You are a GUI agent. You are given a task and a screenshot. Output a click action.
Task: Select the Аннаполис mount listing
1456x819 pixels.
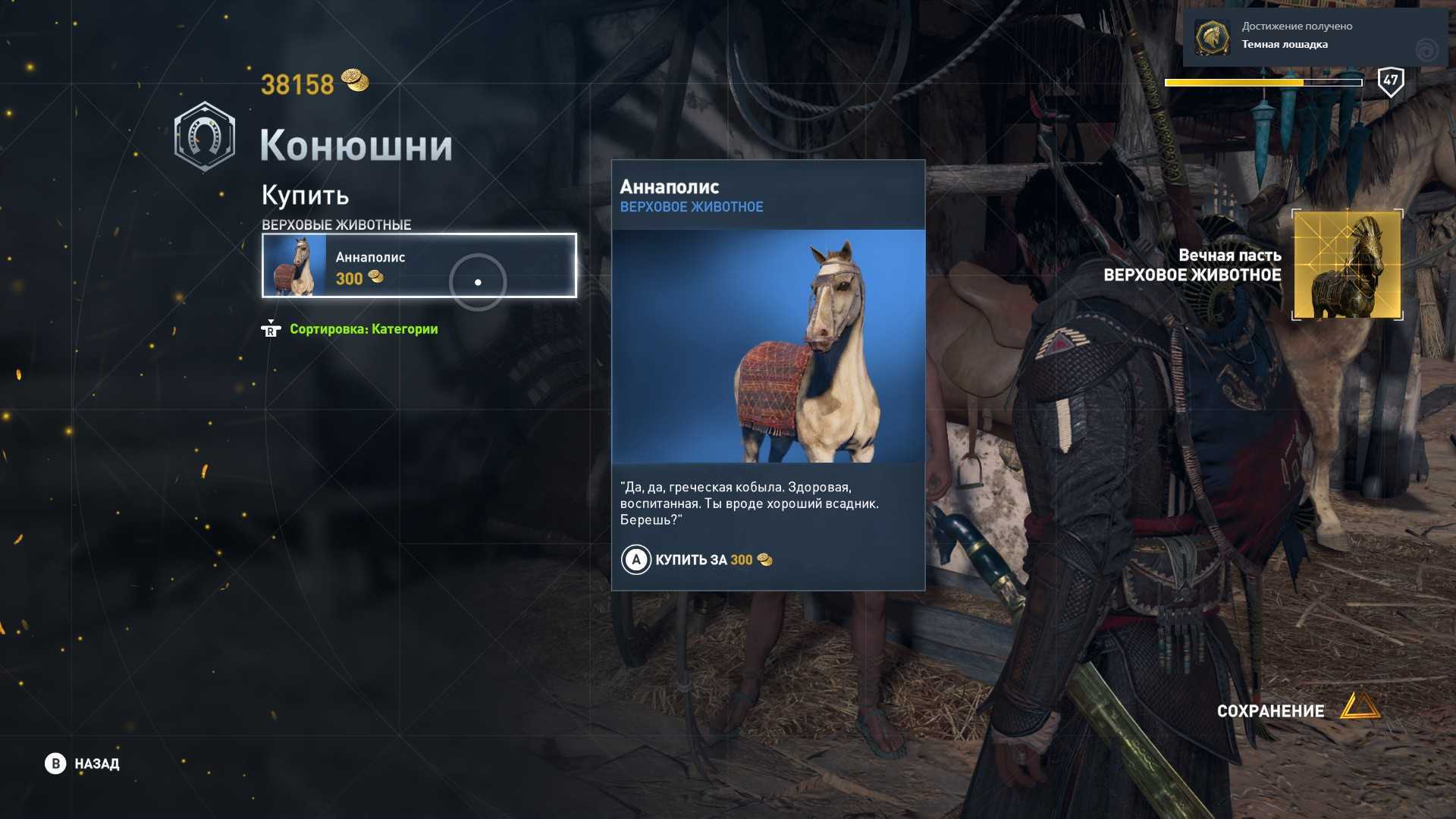click(x=419, y=265)
